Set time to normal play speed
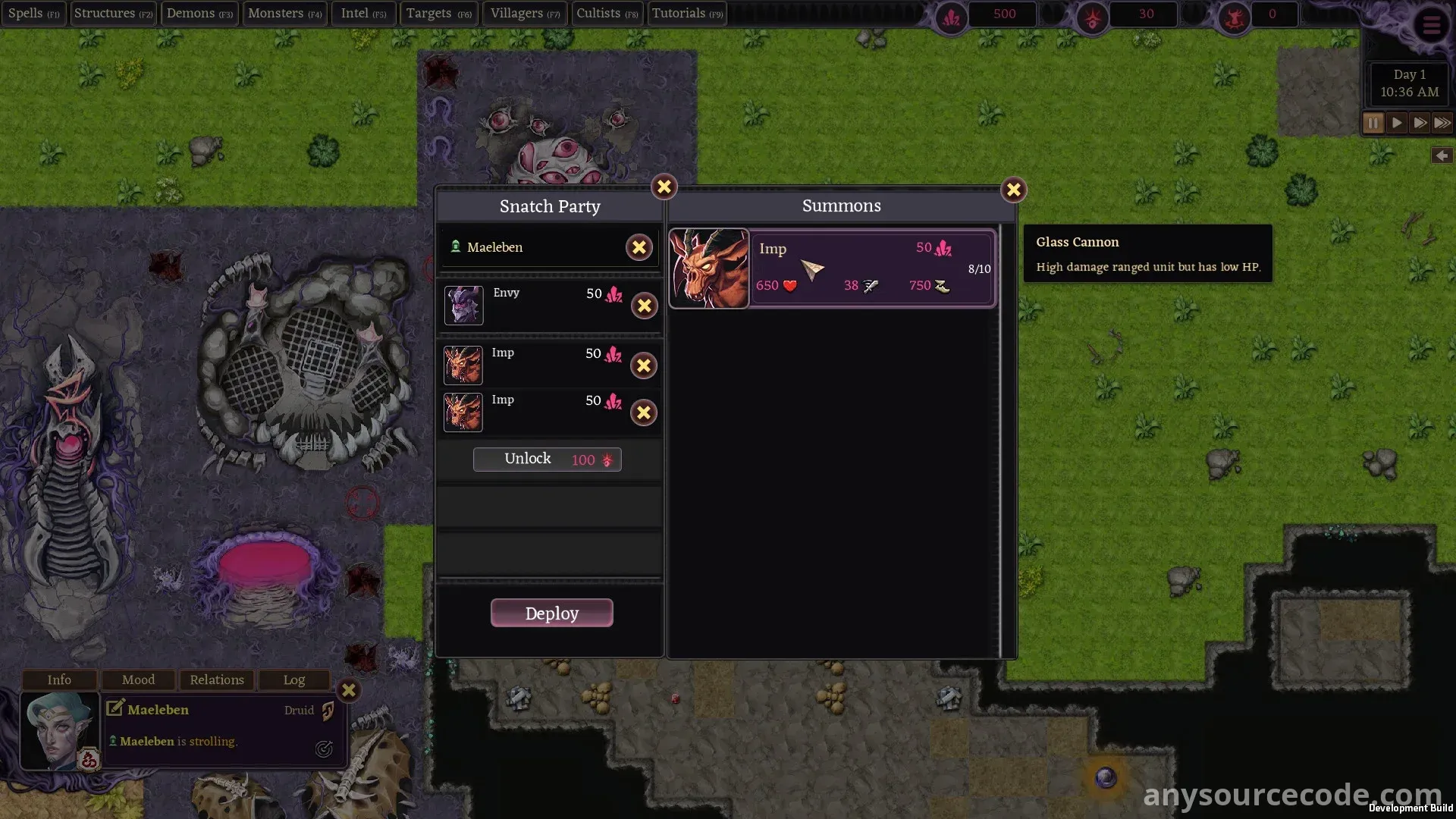1456x819 pixels. click(1396, 123)
